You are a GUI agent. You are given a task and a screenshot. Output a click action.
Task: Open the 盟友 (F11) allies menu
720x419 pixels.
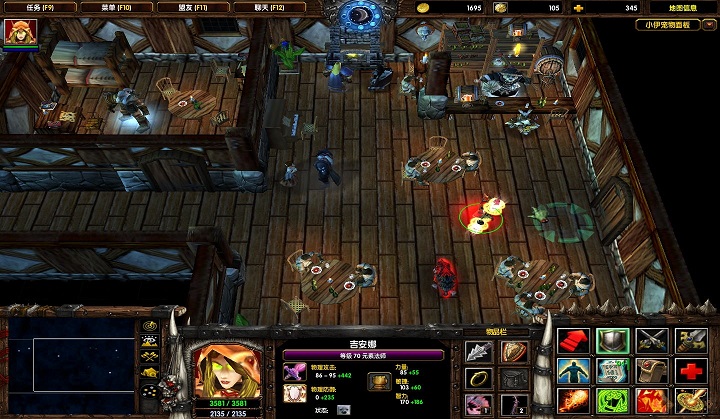pos(194,7)
